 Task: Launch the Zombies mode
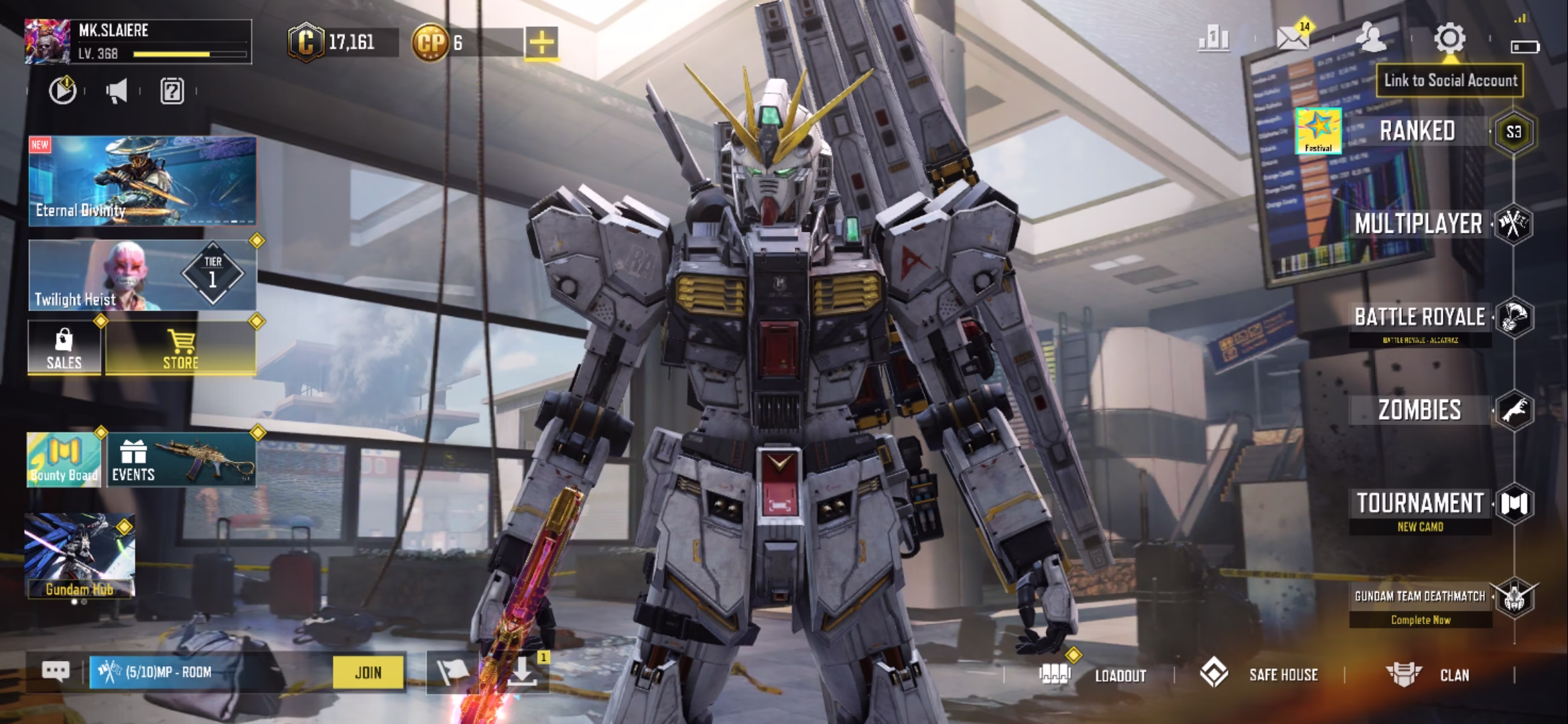click(1419, 410)
